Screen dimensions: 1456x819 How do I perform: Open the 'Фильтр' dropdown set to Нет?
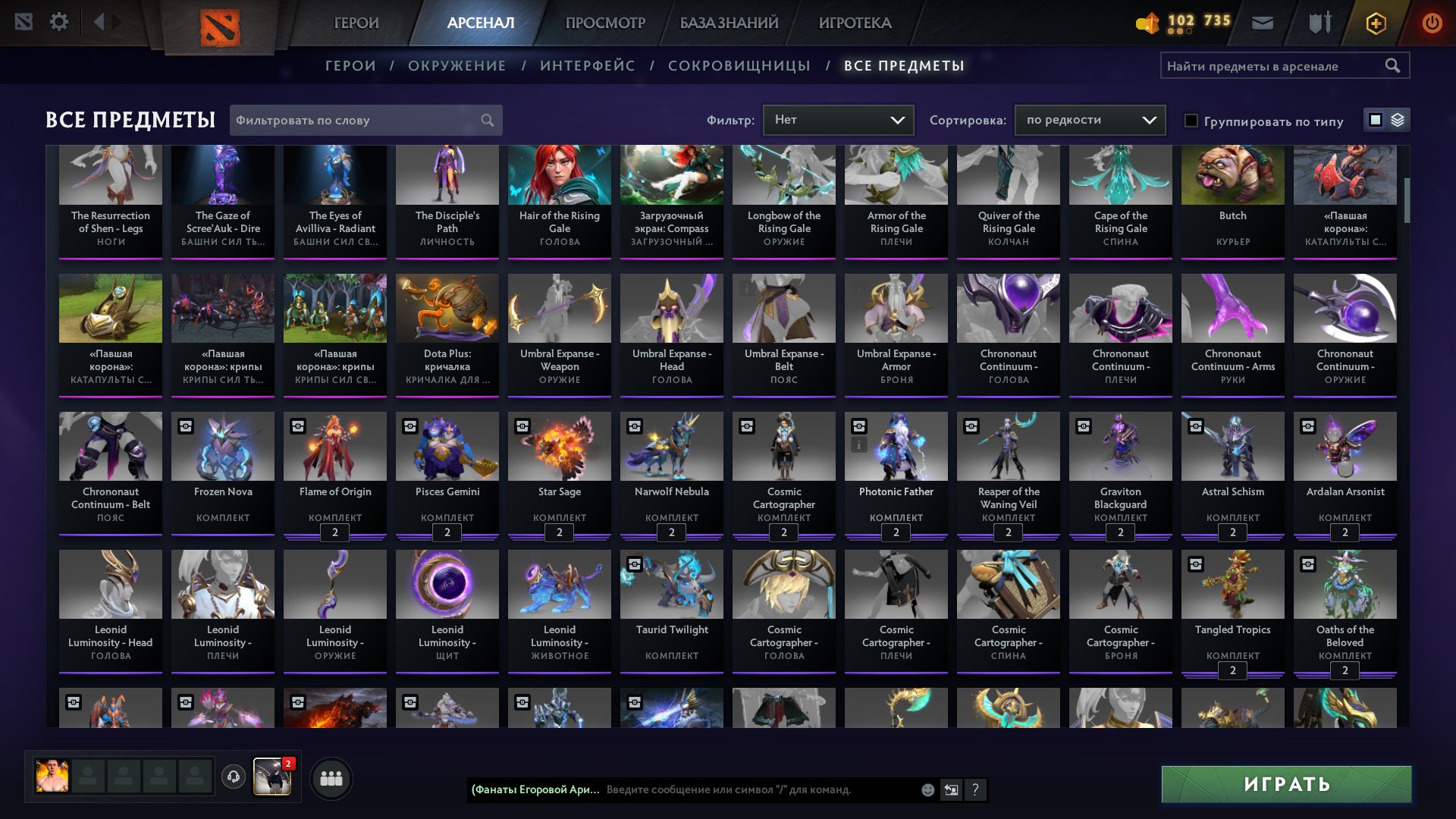838,119
